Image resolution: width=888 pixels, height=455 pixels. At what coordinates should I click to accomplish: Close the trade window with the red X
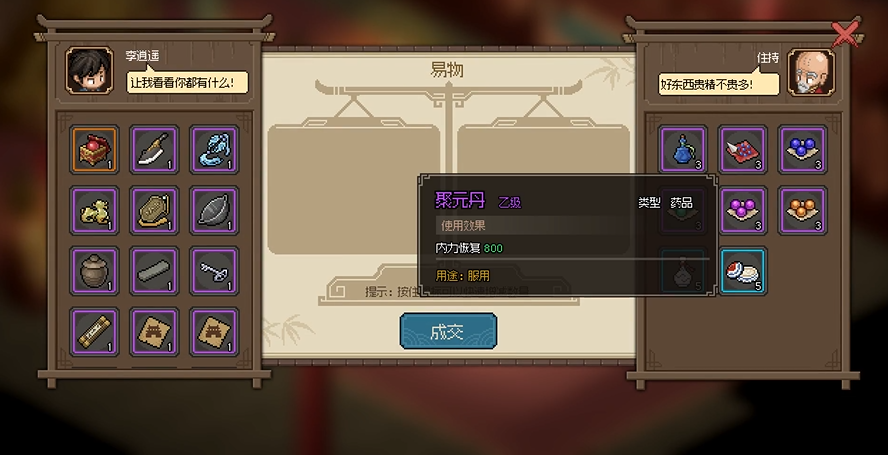coord(846,34)
